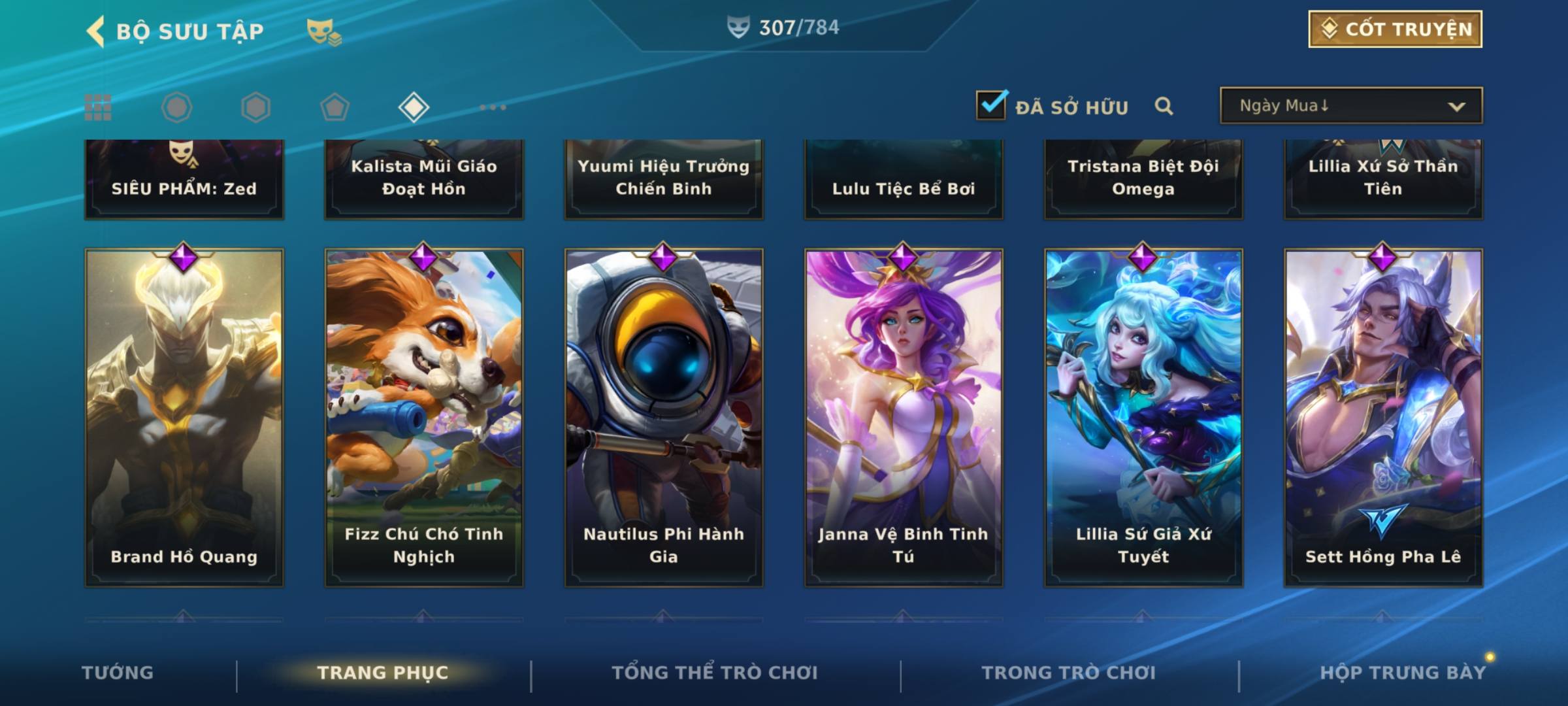Choose the pentagon rarity filter
Viewport: 1568px width, 706px height.
pyautogui.click(x=335, y=107)
